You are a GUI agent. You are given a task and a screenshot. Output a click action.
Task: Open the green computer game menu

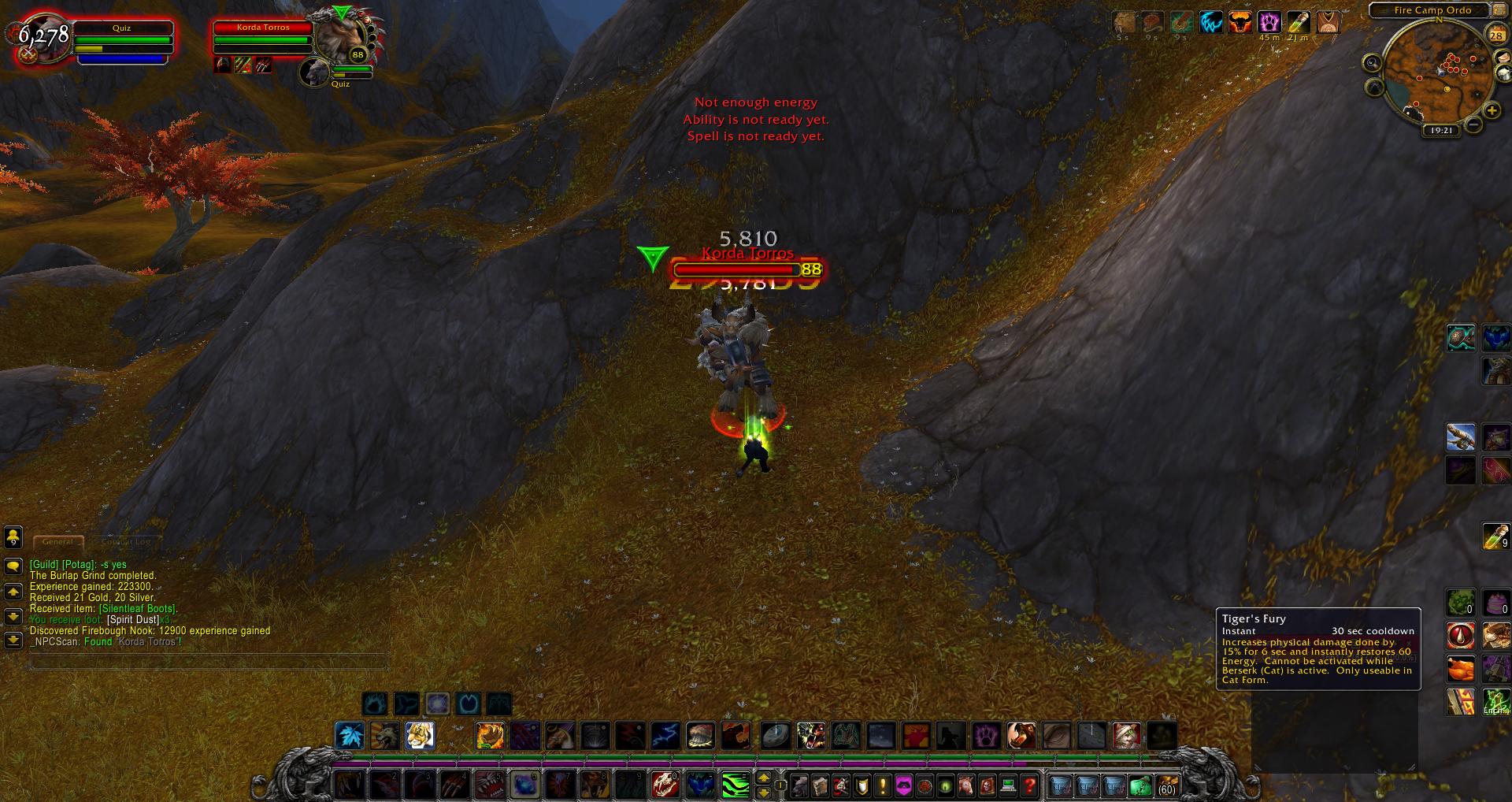[x=1007, y=785]
